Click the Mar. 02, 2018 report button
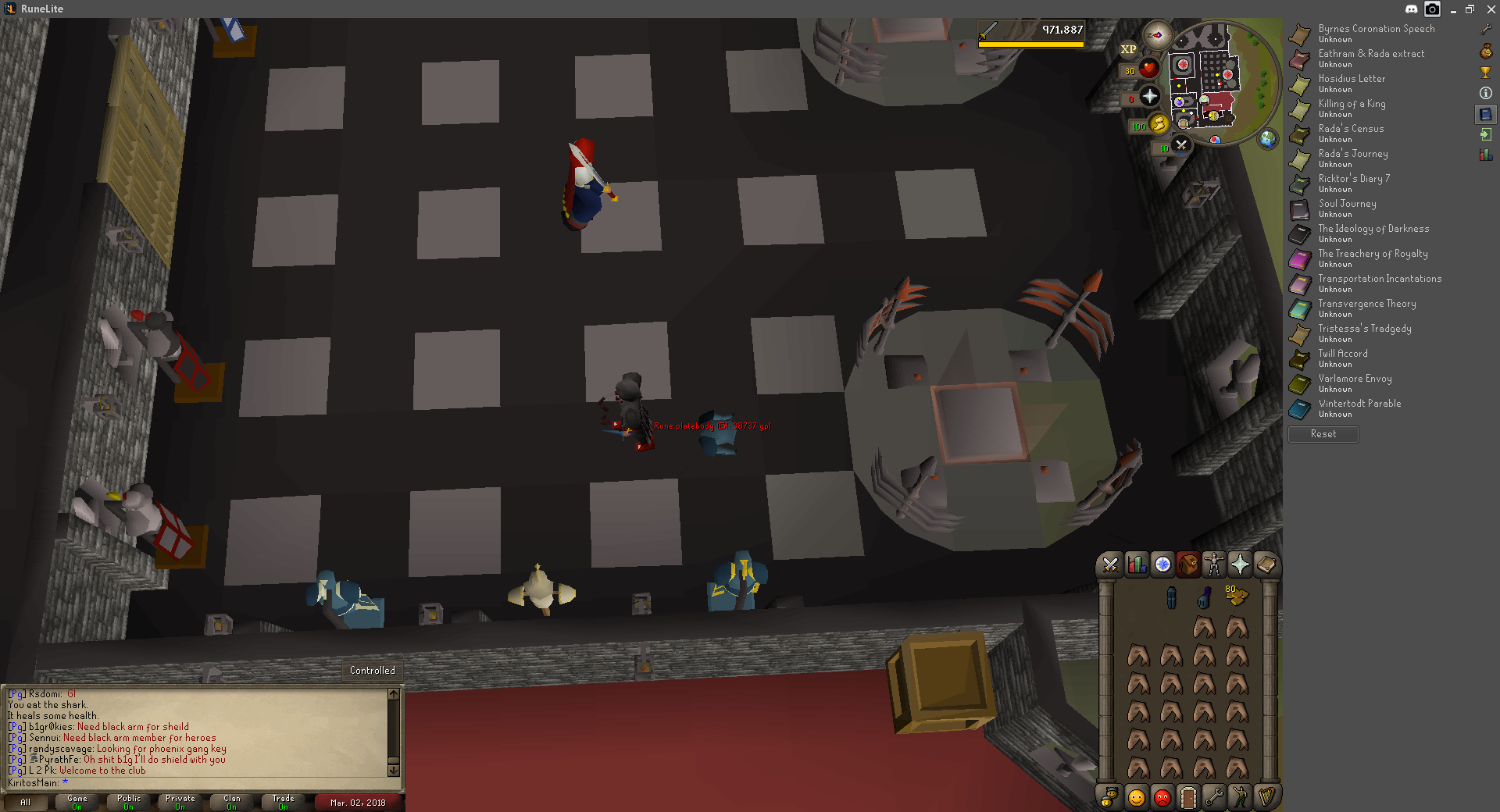 click(x=358, y=802)
